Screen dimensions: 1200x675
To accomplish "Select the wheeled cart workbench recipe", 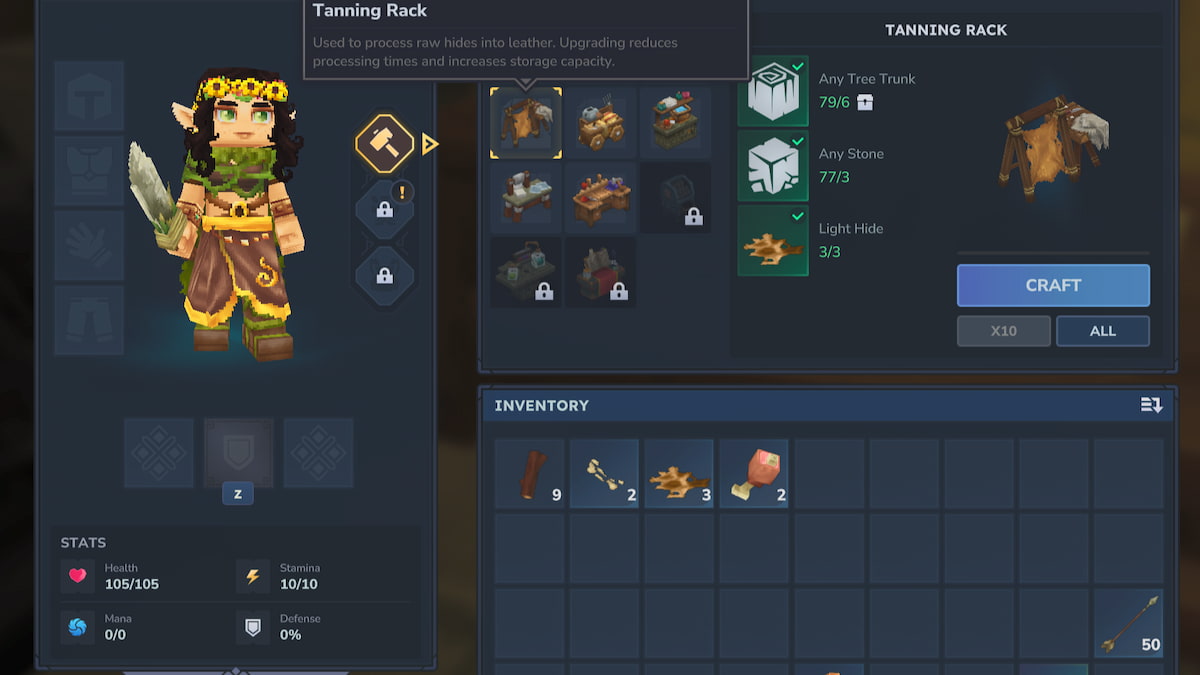I will 601,123.
